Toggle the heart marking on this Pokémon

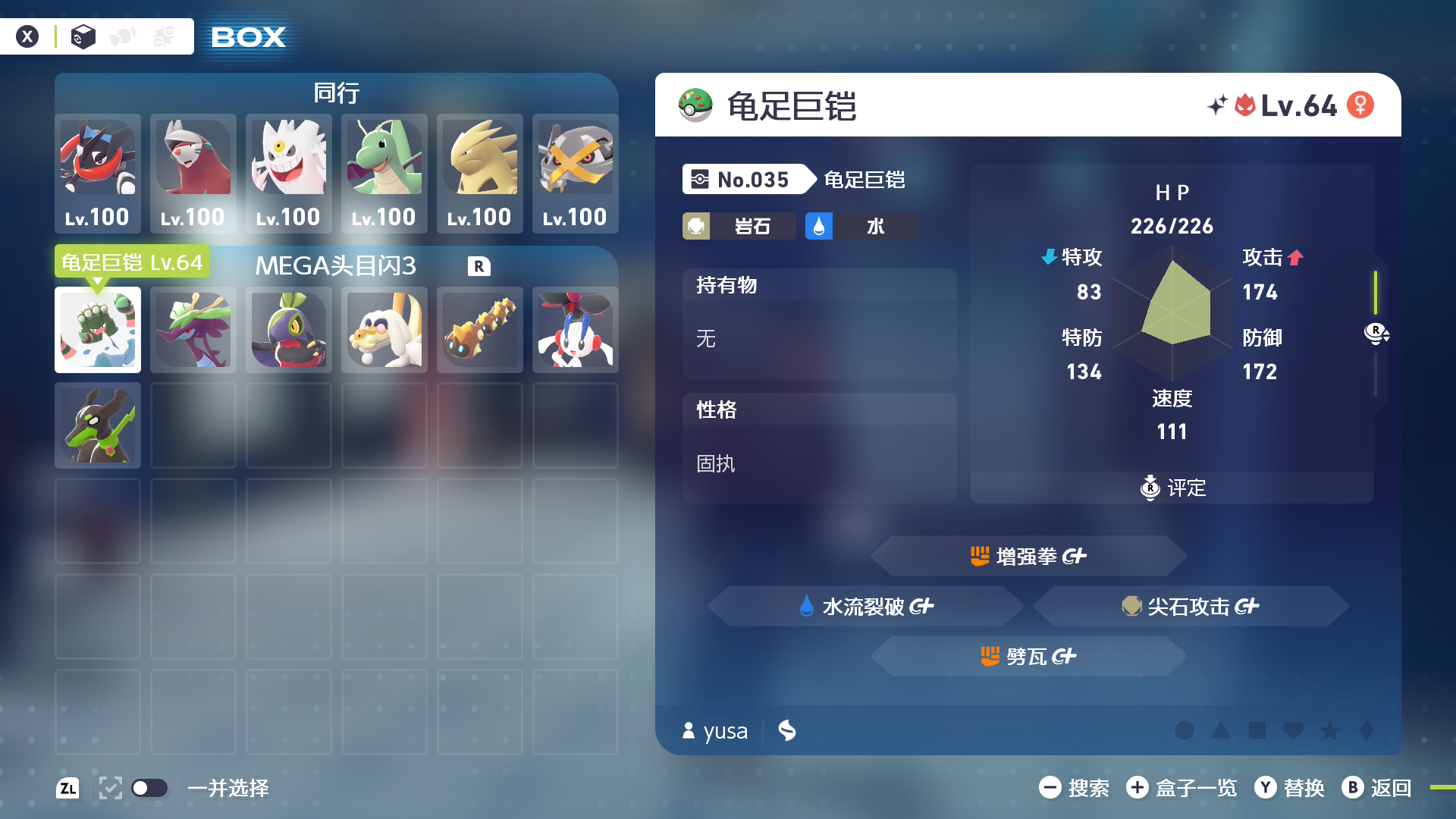[1294, 730]
